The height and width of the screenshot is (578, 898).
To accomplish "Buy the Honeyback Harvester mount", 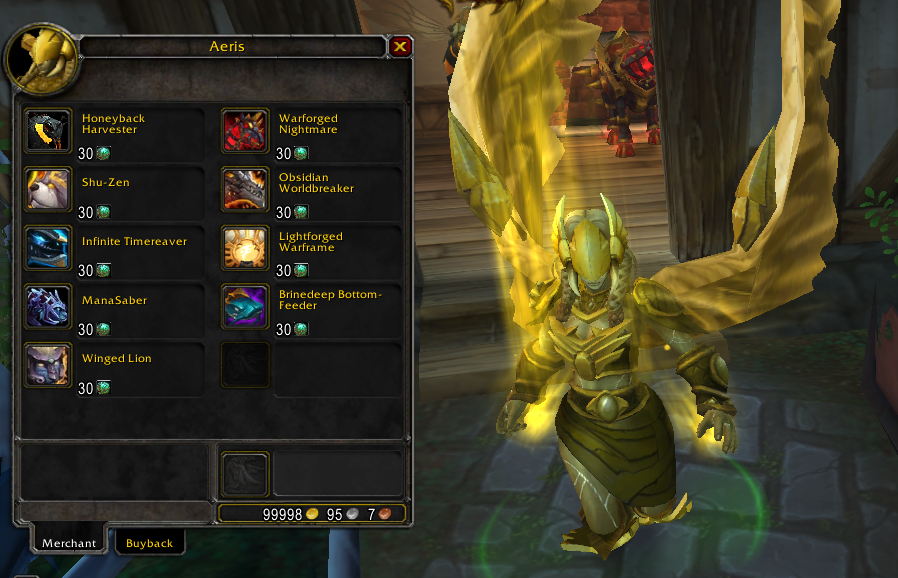I will pyautogui.click(x=48, y=130).
